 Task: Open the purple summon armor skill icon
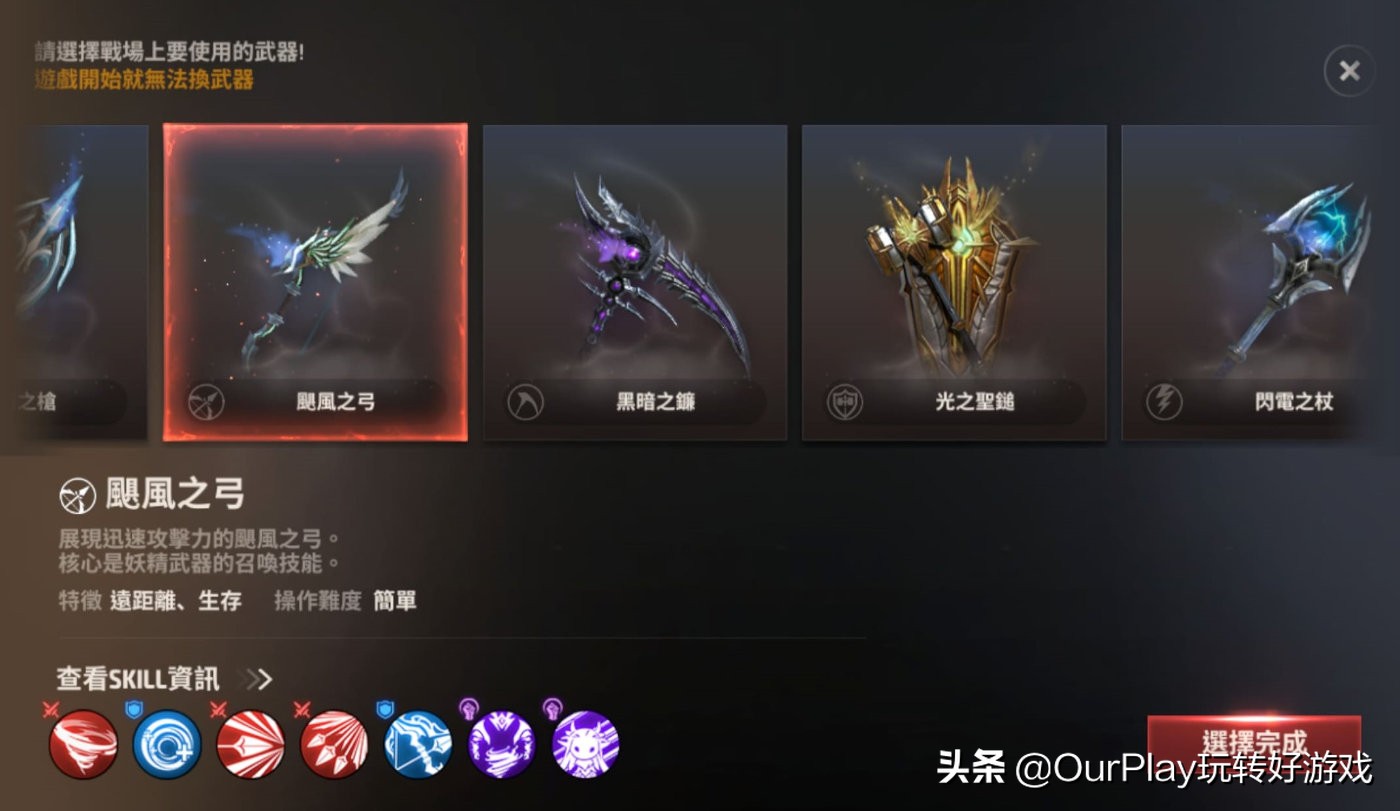pos(500,743)
